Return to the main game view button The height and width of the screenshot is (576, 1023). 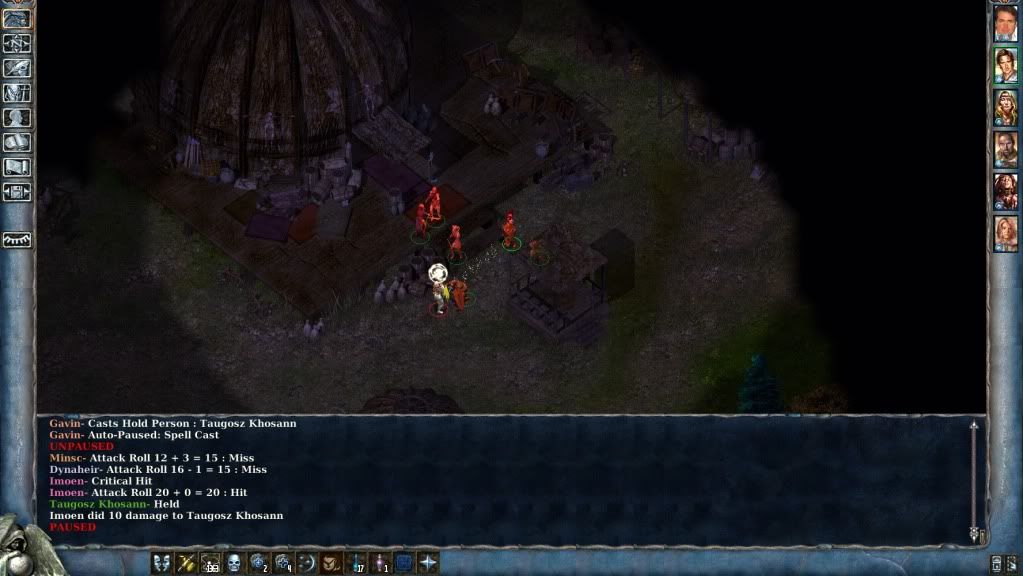pos(17,18)
